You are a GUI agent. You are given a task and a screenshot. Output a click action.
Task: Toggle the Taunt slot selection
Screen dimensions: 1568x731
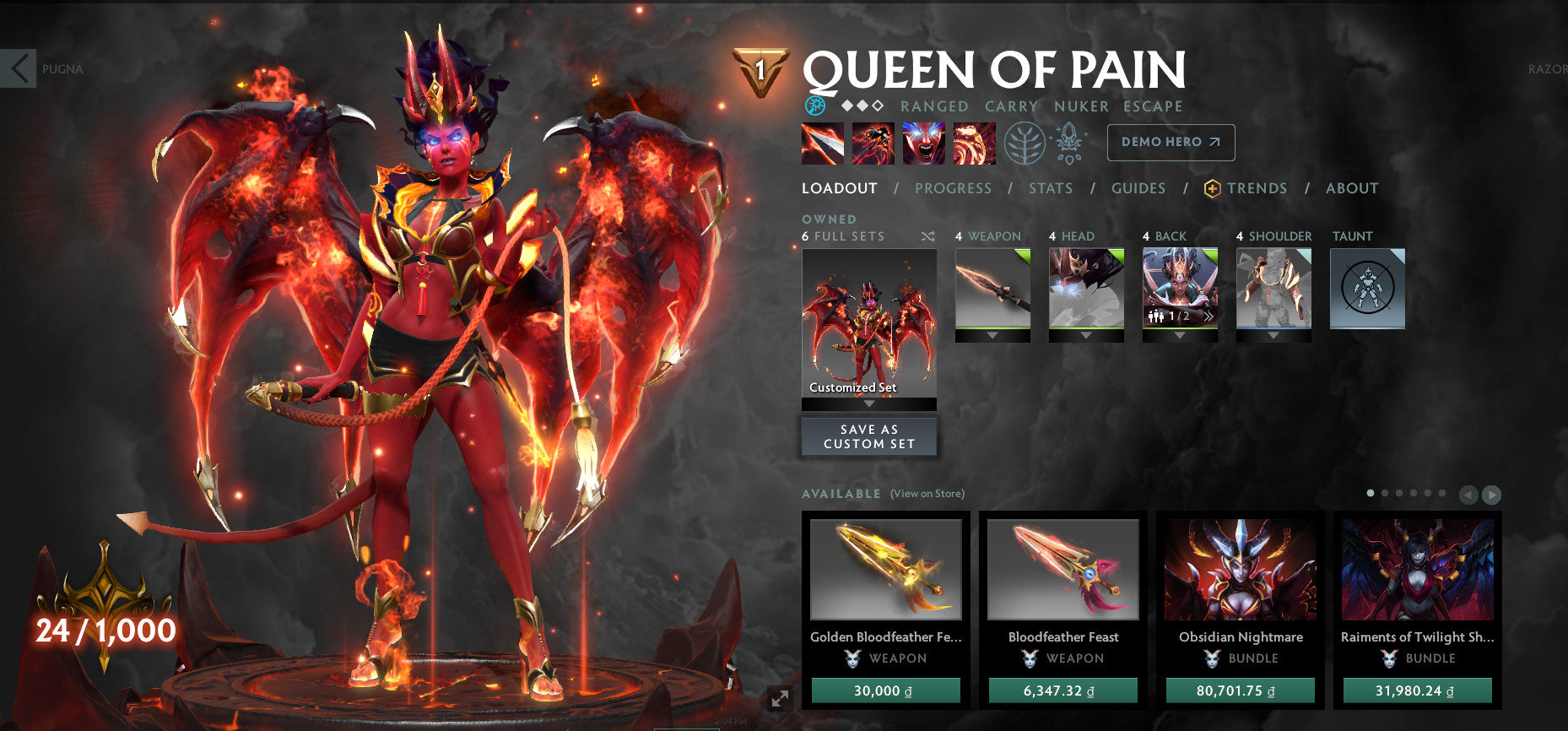(x=1367, y=288)
